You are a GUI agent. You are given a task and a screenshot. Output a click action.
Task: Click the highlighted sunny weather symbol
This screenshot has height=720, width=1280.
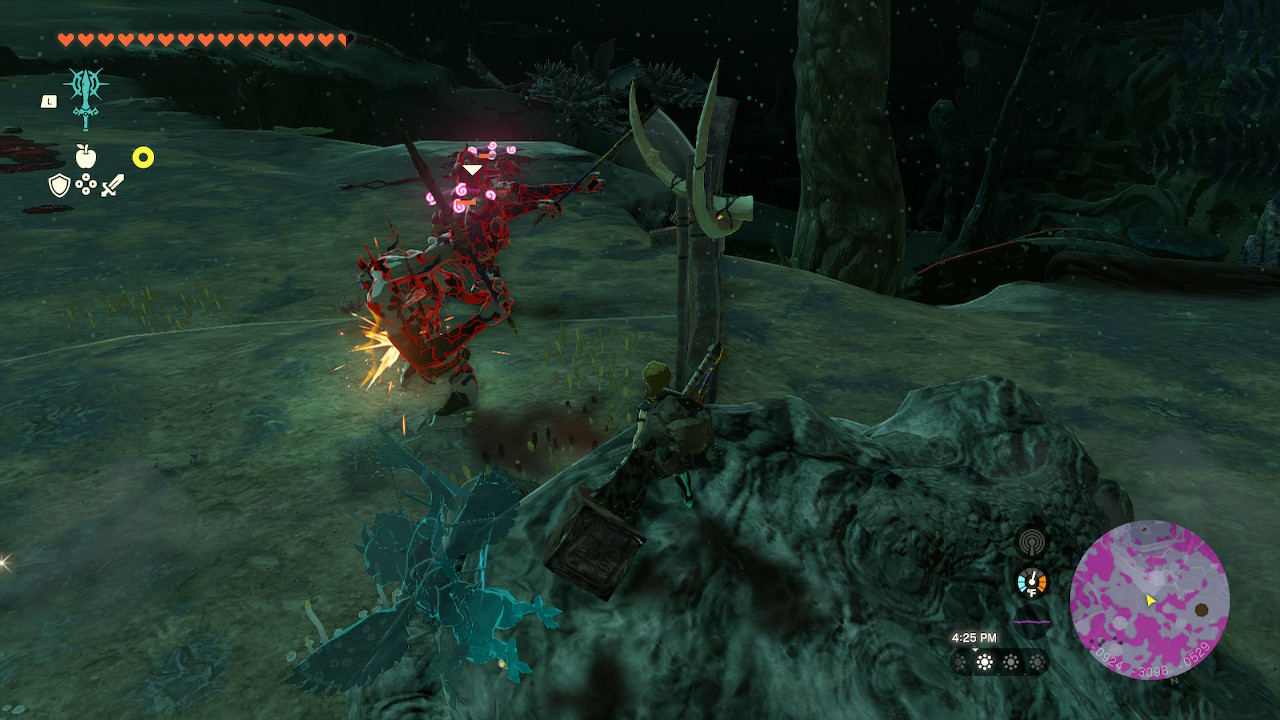point(984,662)
